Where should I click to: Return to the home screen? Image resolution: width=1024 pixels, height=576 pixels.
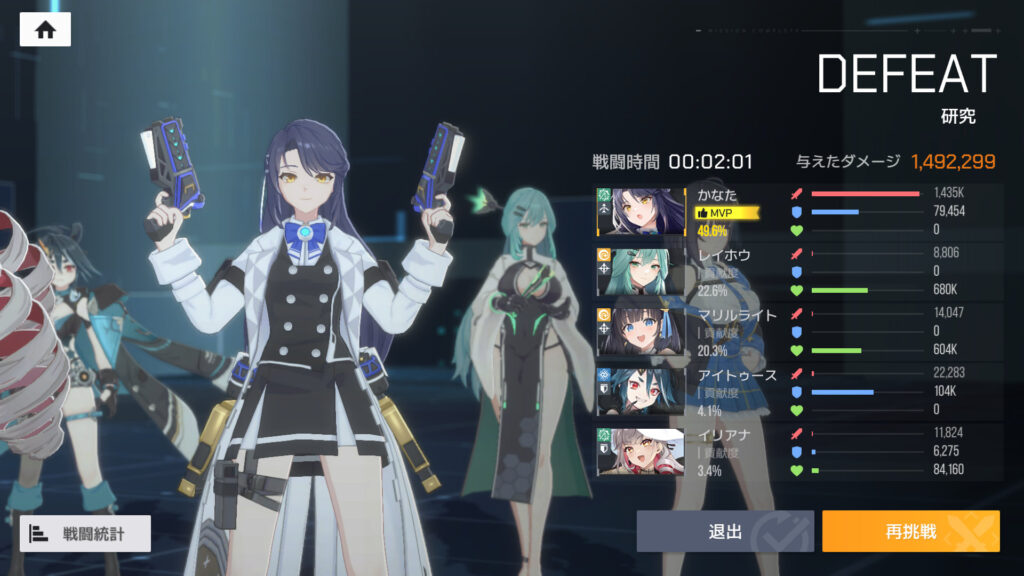pyautogui.click(x=45, y=30)
